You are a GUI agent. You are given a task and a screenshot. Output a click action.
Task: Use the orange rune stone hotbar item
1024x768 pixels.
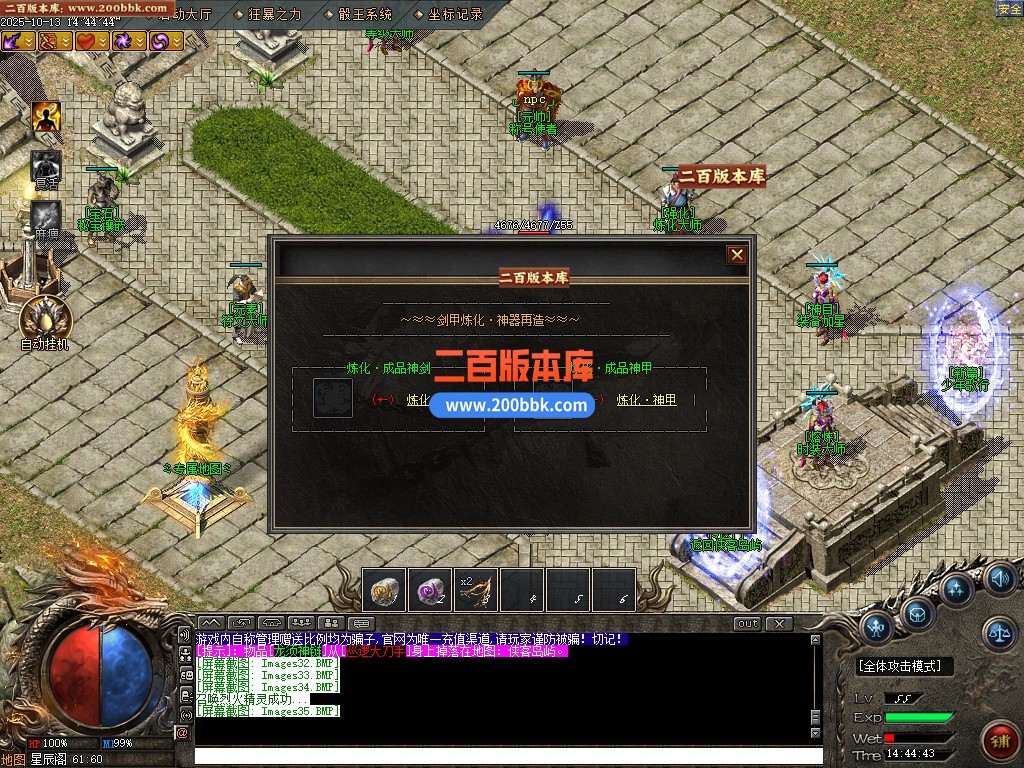tap(384, 590)
